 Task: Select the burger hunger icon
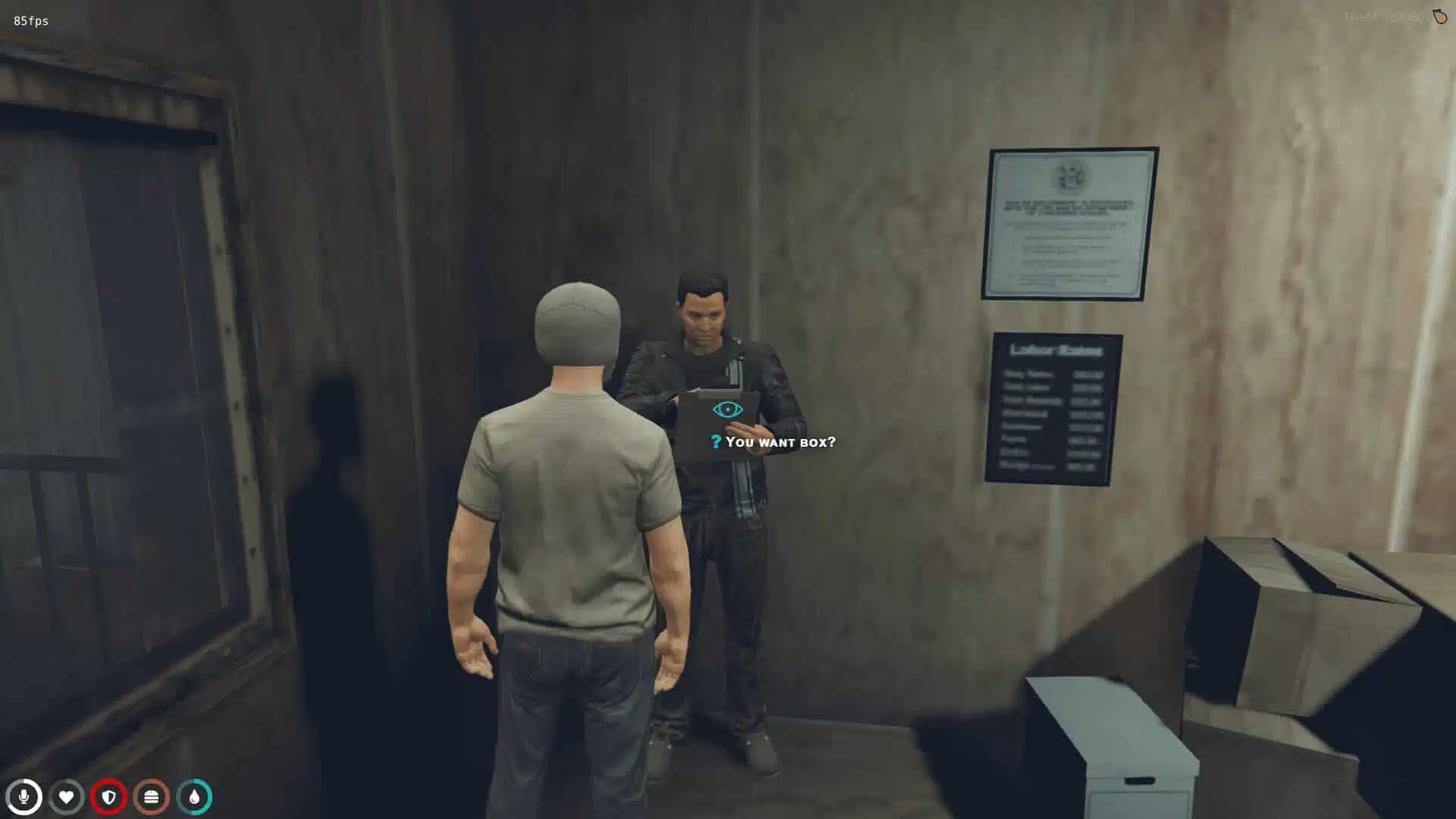(151, 796)
